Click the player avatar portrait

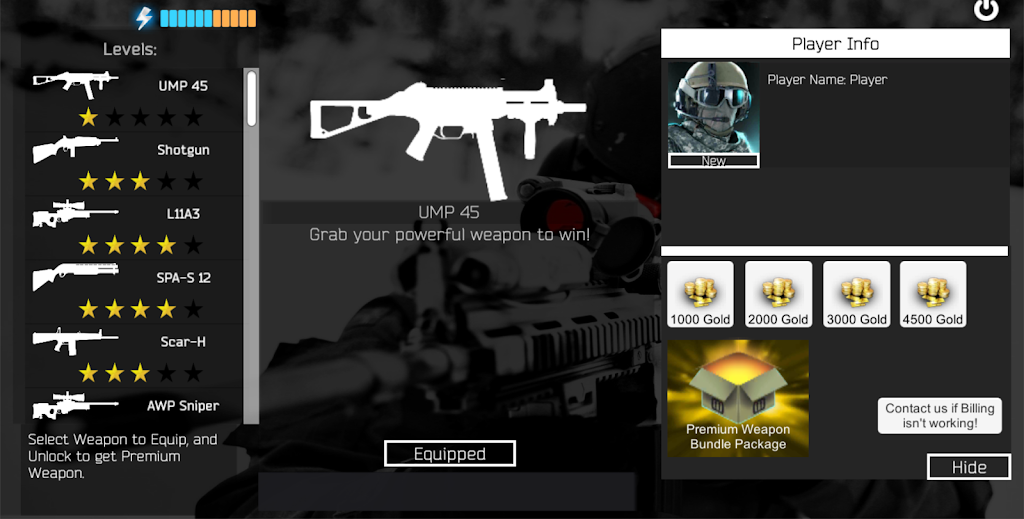(x=713, y=114)
